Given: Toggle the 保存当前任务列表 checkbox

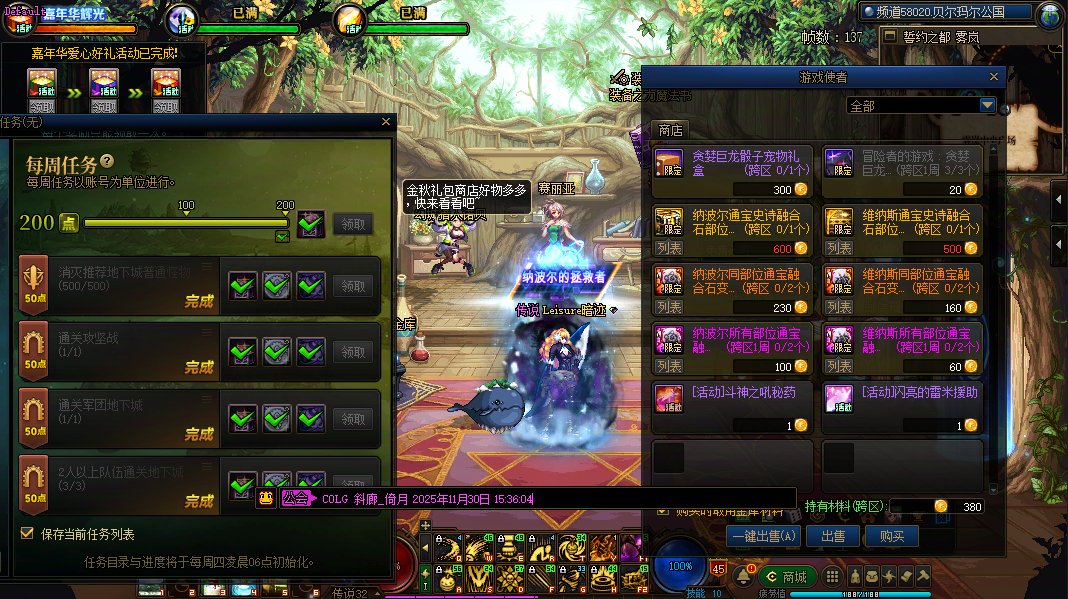Looking at the screenshot, I should coord(27,533).
